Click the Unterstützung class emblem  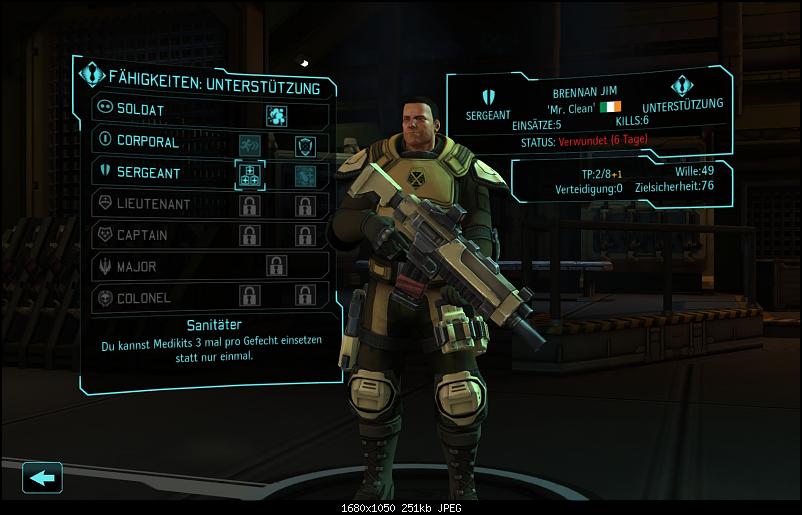click(683, 85)
